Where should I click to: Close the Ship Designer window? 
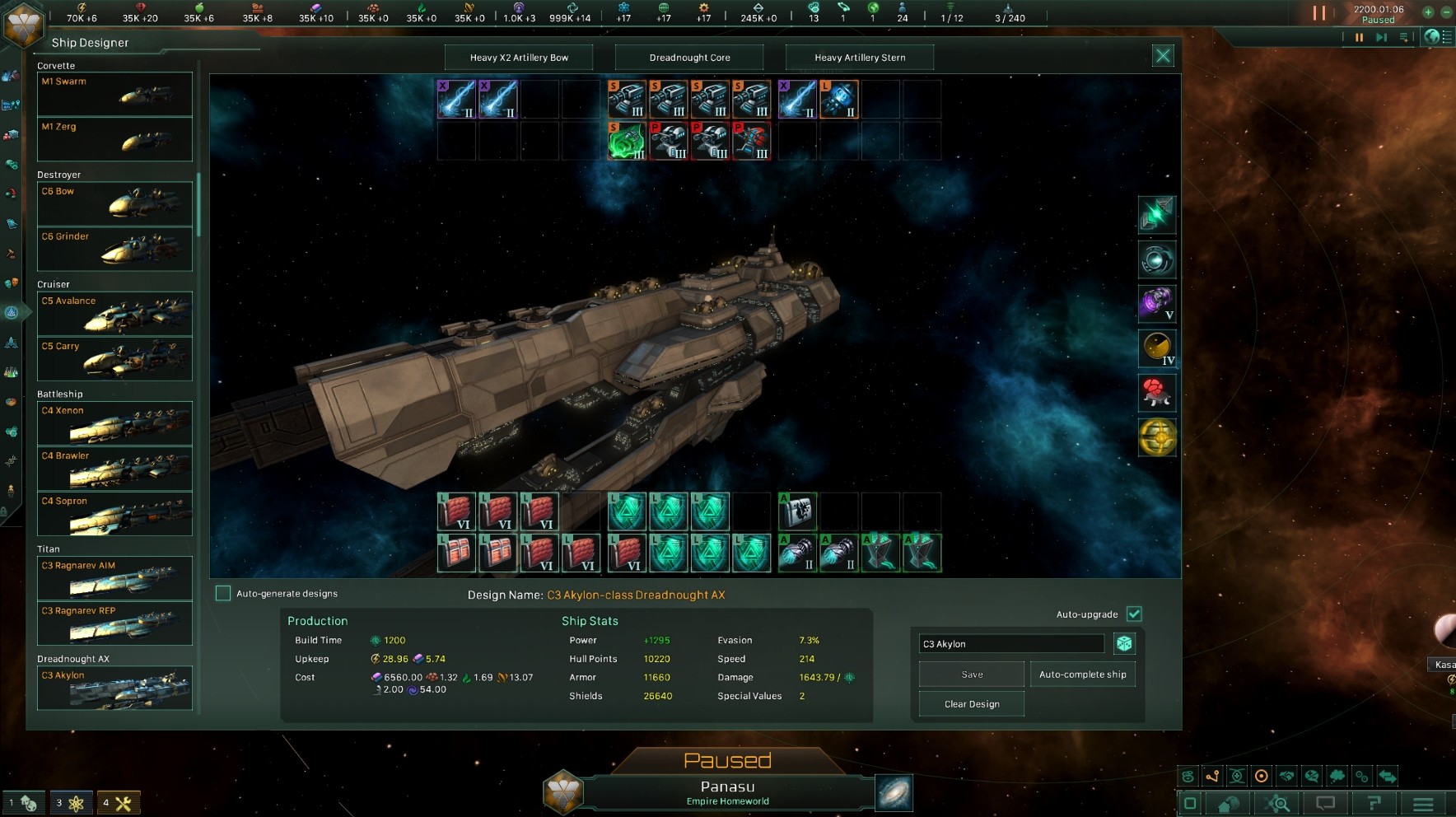tap(1162, 56)
